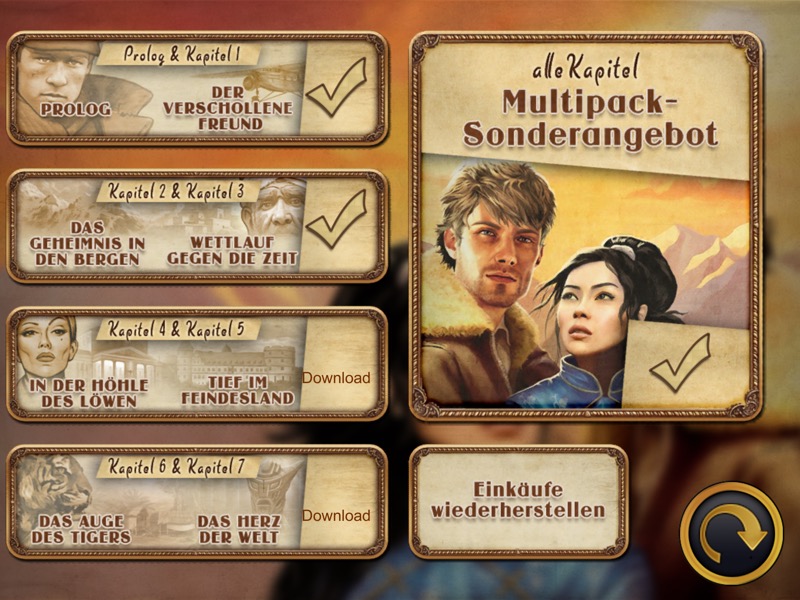This screenshot has width=800, height=600.
Task: Download the Kapitel 6 & Kapitel 7 pack
Action: [336, 516]
